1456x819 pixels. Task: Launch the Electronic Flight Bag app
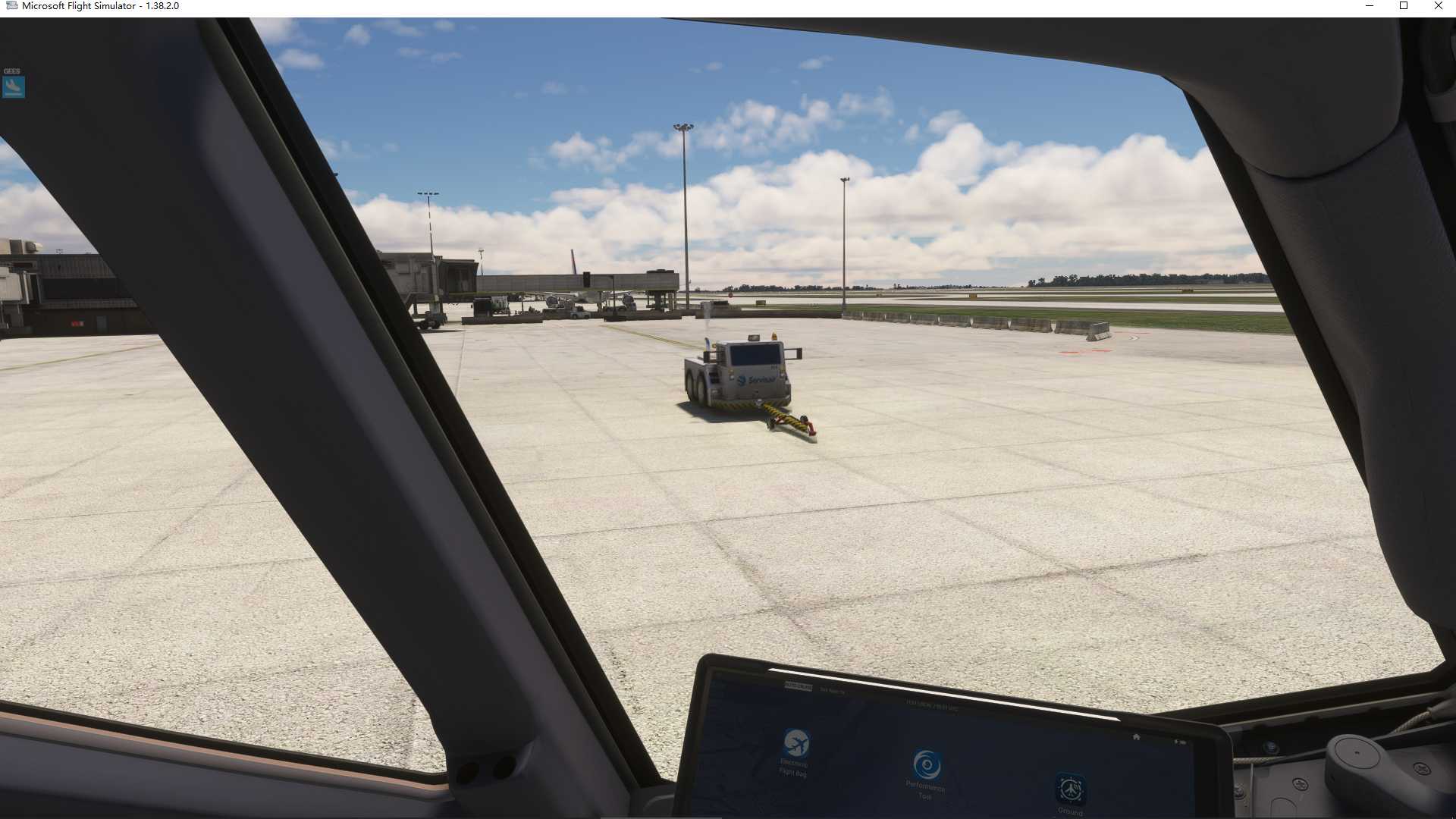[795, 743]
